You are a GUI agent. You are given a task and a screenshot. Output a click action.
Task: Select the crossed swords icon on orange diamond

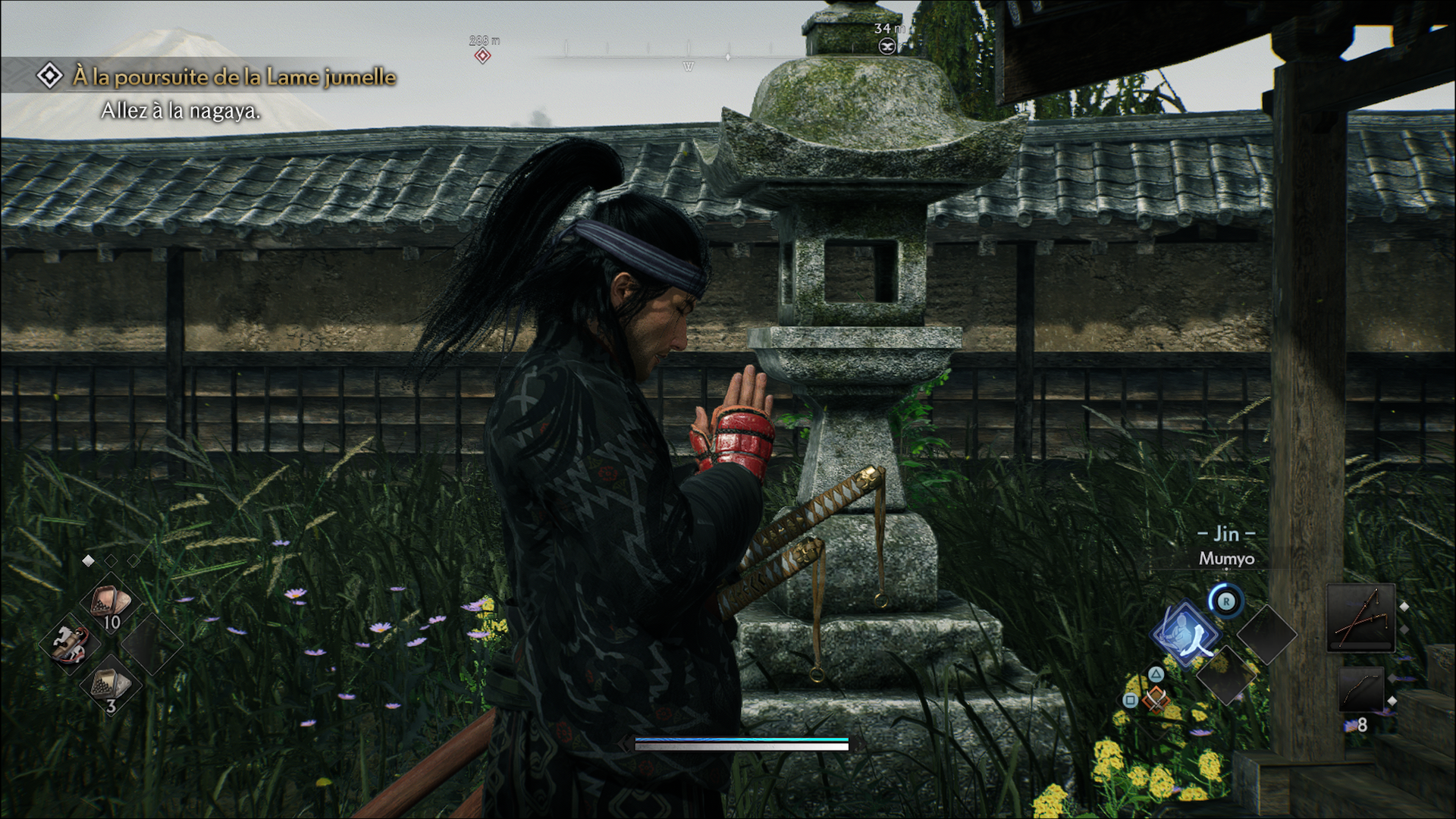point(1156,698)
